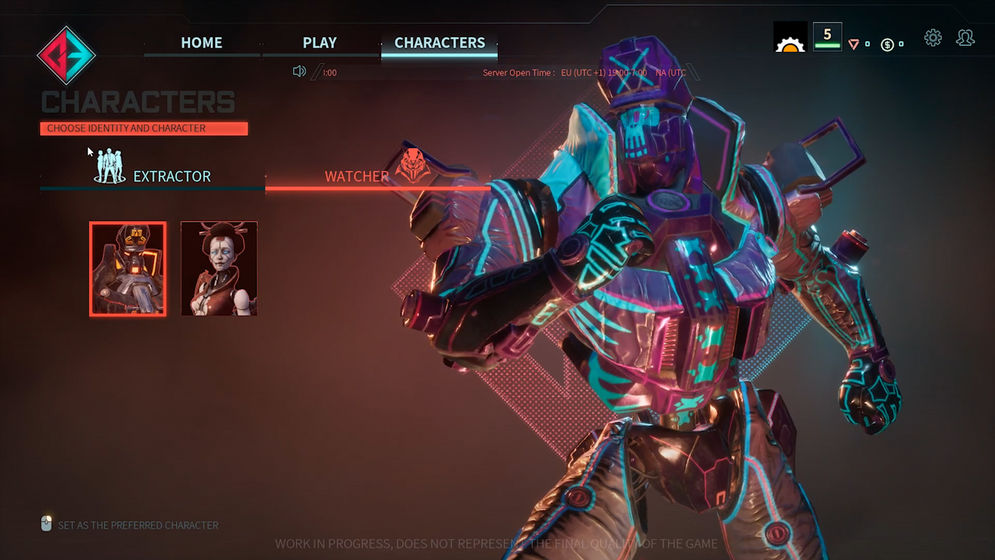
Task: Open the dollar coin currency icon
Action: point(887,45)
